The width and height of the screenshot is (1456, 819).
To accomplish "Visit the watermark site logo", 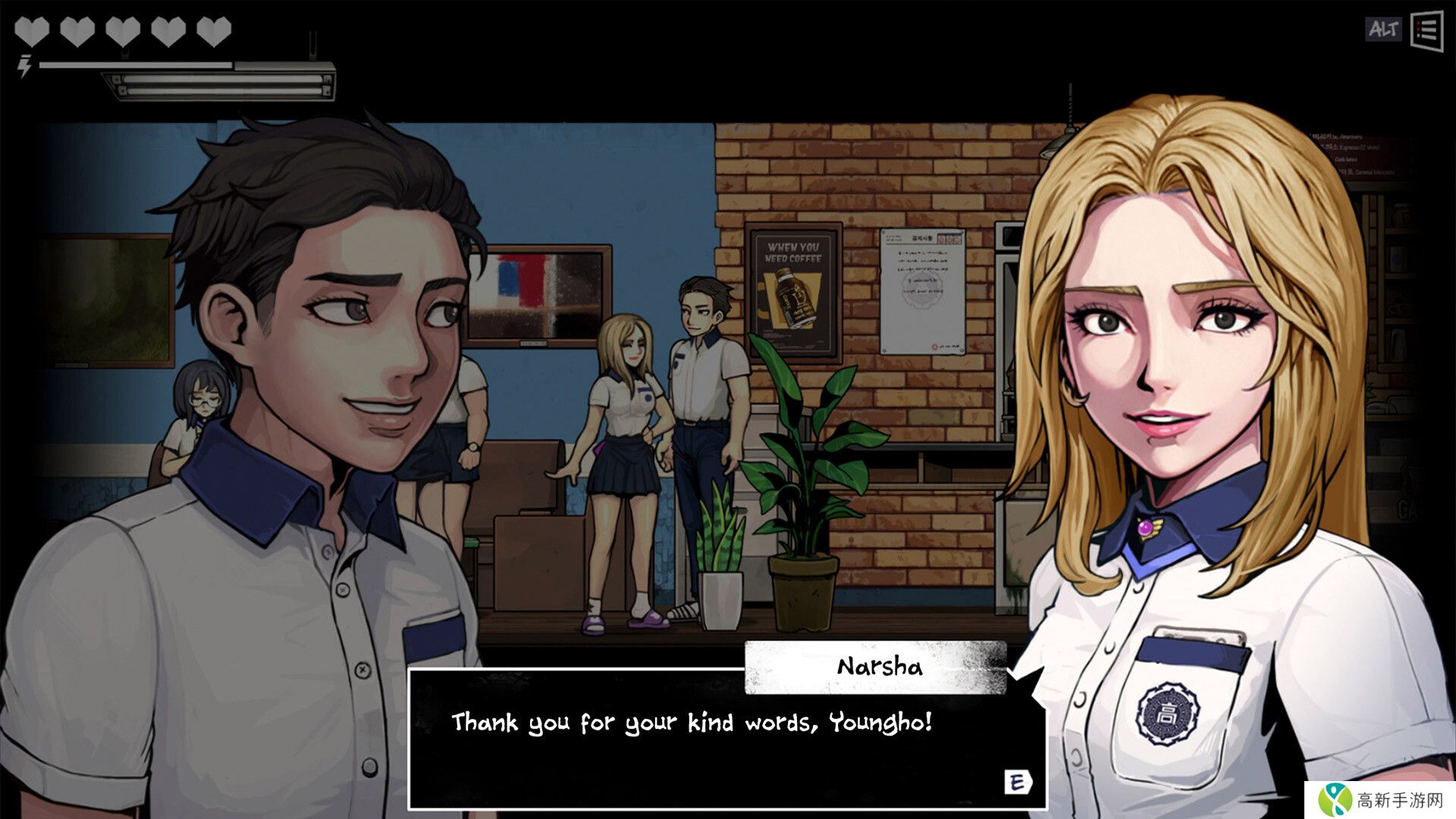I will tap(1380, 799).
